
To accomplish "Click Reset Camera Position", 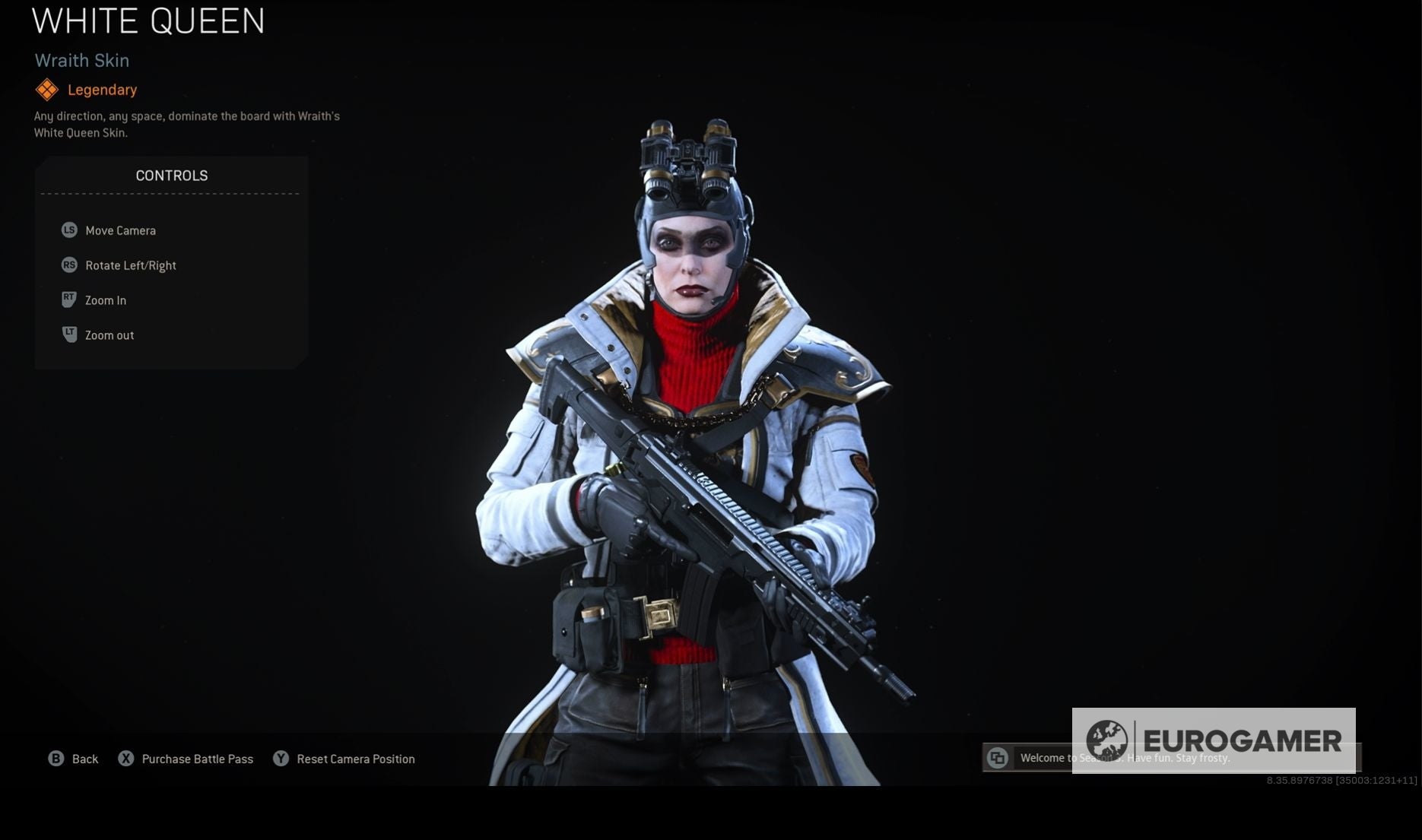I will (x=355, y=759).
